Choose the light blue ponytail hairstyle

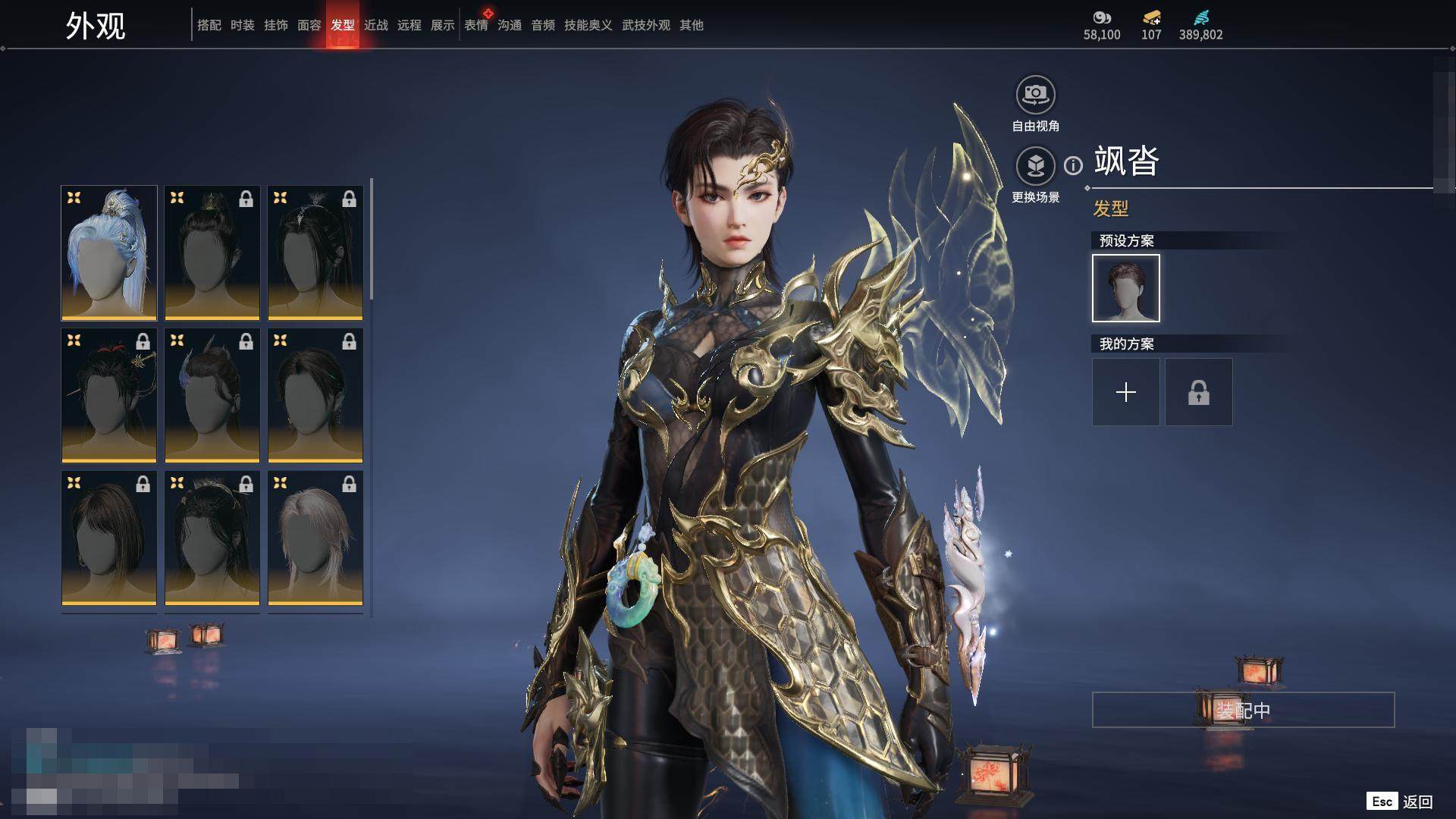point(109,253)
